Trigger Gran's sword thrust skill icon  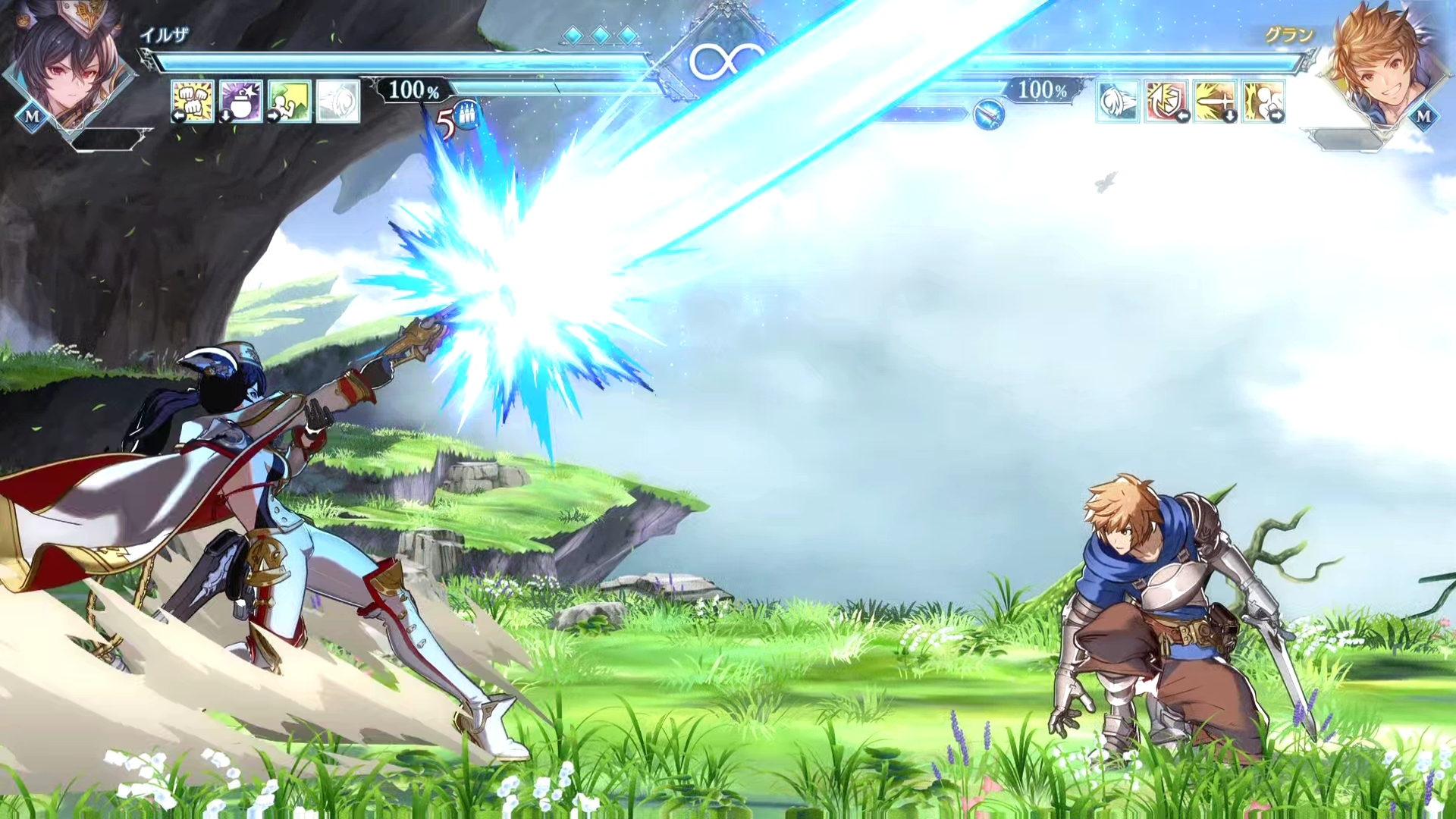[1214, 101]
